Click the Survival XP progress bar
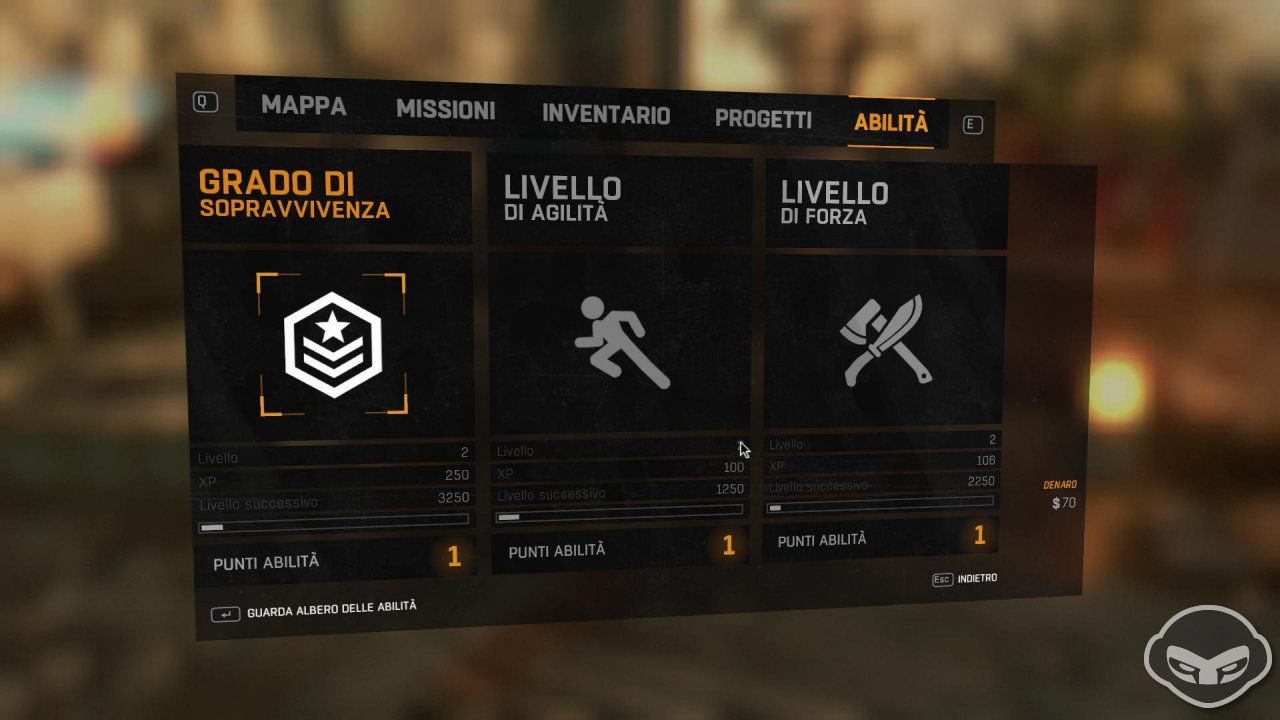Image resolution: width=1280 pixels, height=720 pixels. click(x=333, y=518)
